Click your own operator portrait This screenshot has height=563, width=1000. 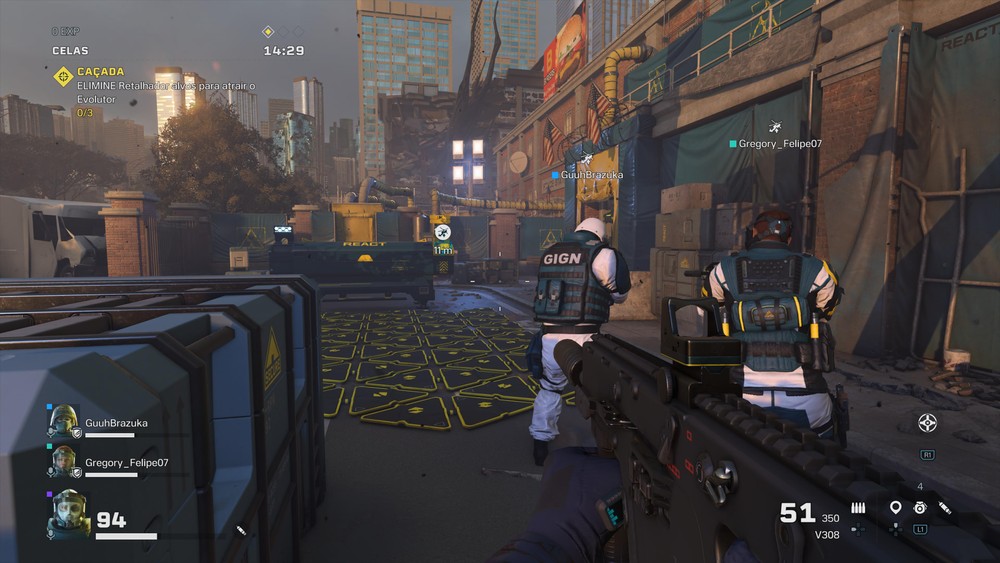coord(70,512)
